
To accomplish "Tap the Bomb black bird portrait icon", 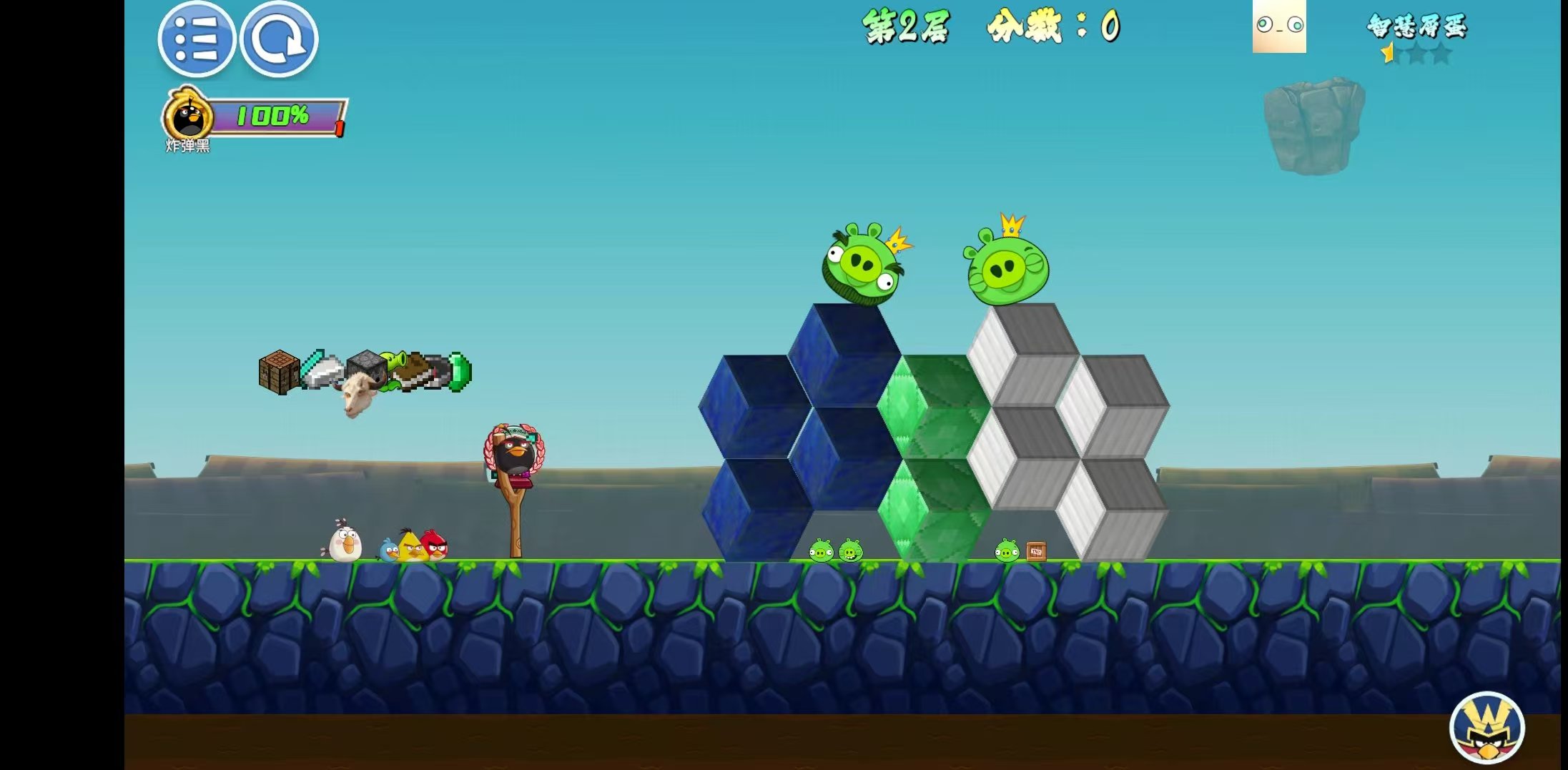I will click(x=189, y=116).
